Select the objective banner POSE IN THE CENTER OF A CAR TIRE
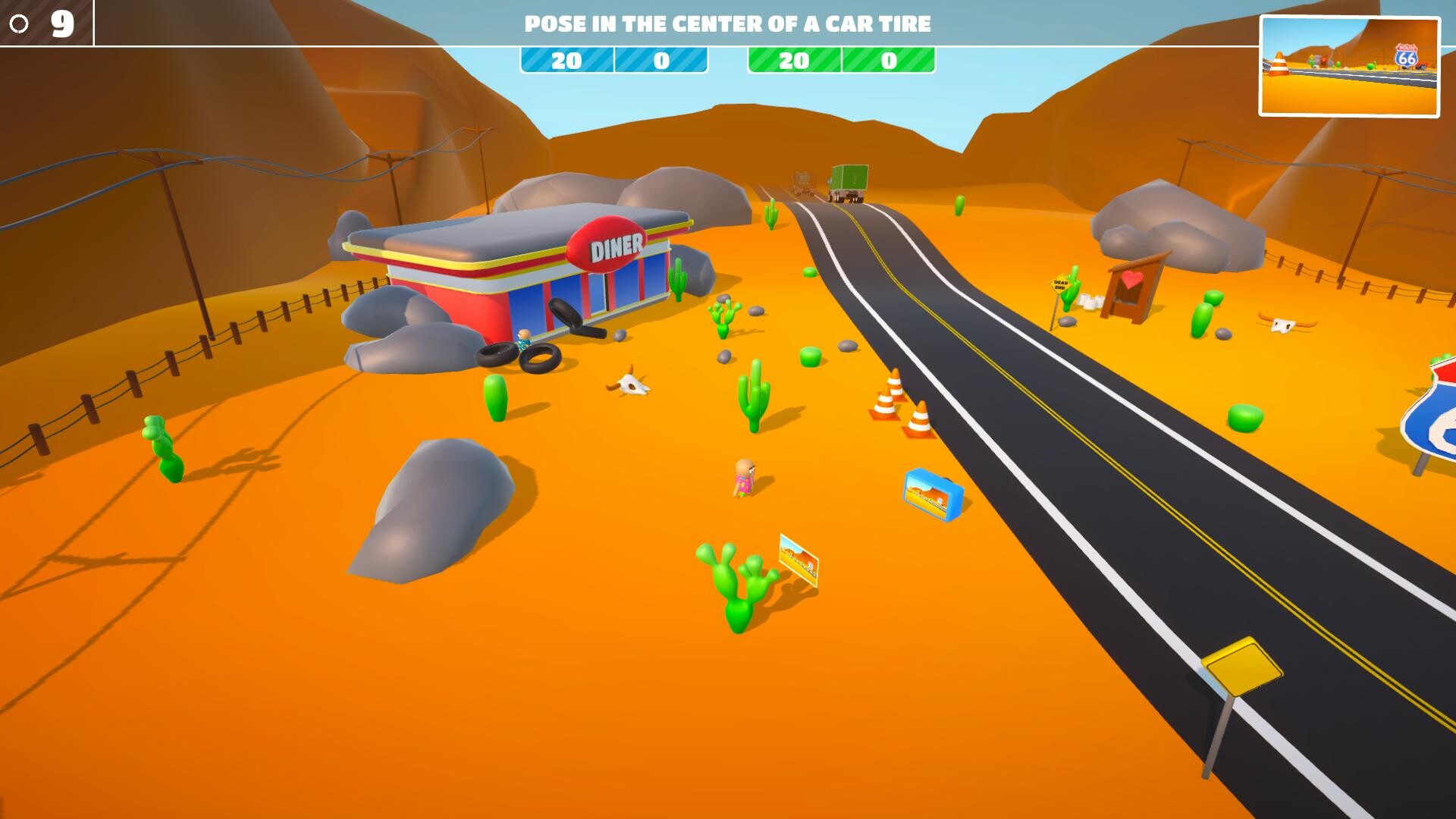Image resolution: width=1456 pixels, height=819 pixels. point(728,24)
